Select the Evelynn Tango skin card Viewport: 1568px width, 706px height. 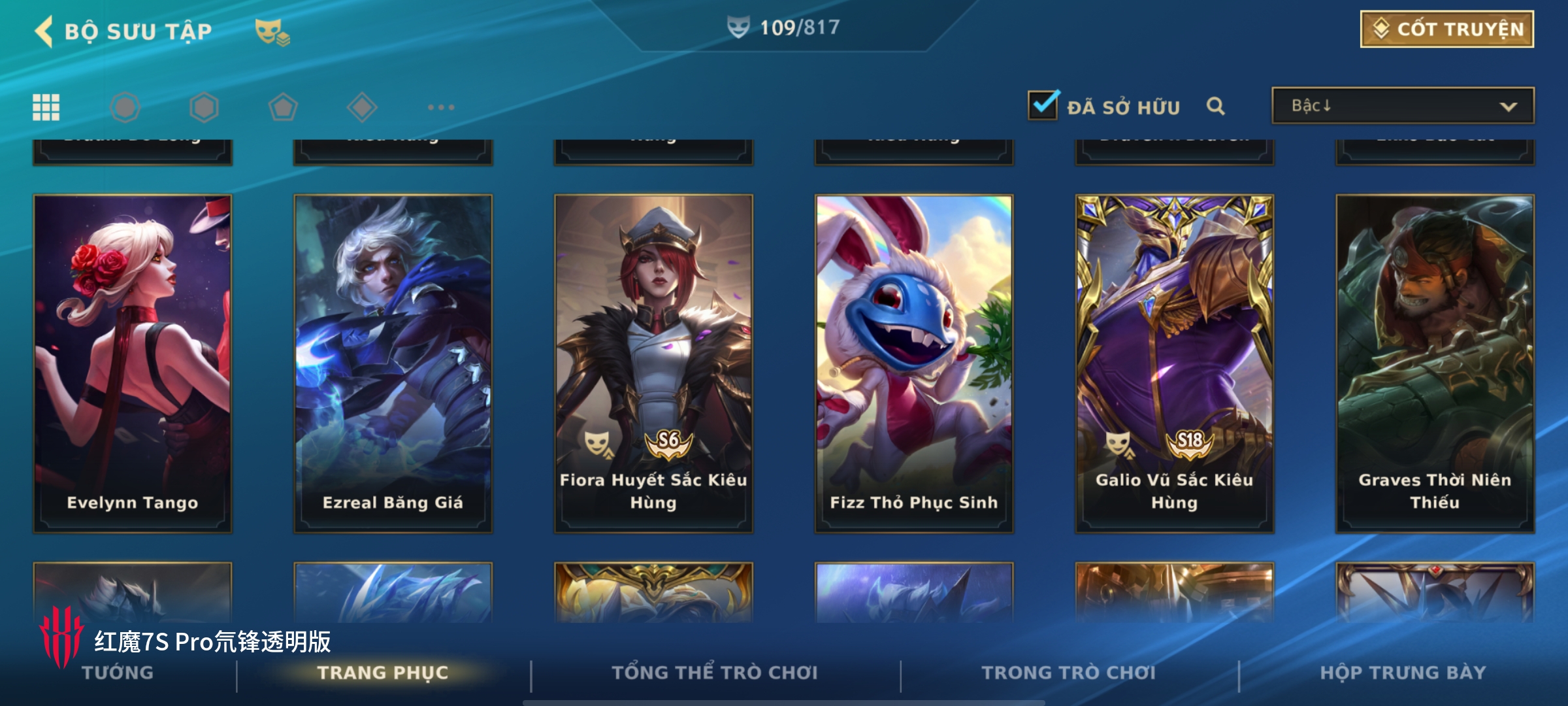click(133, 363)
